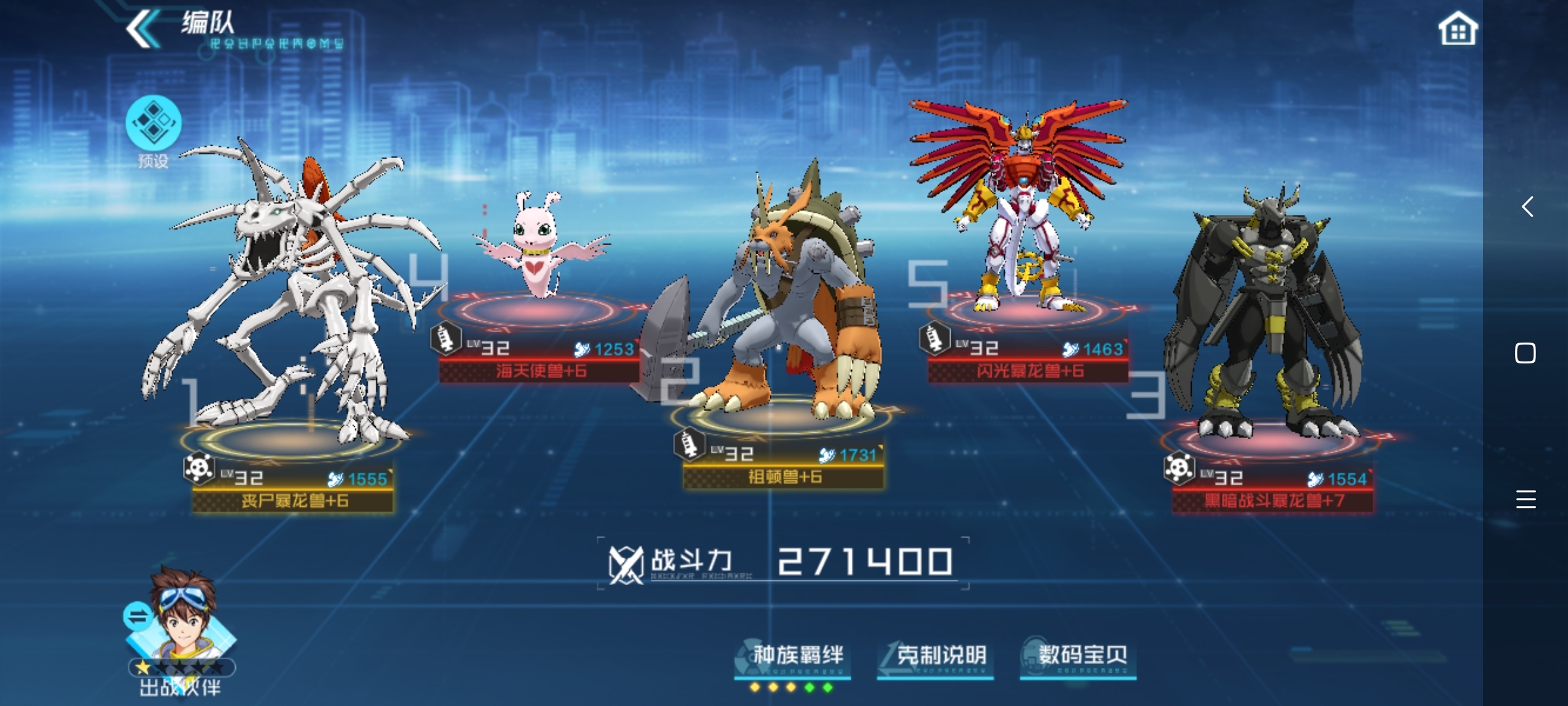Show the 克制说明 counter explanation

(x=936, y=656)
